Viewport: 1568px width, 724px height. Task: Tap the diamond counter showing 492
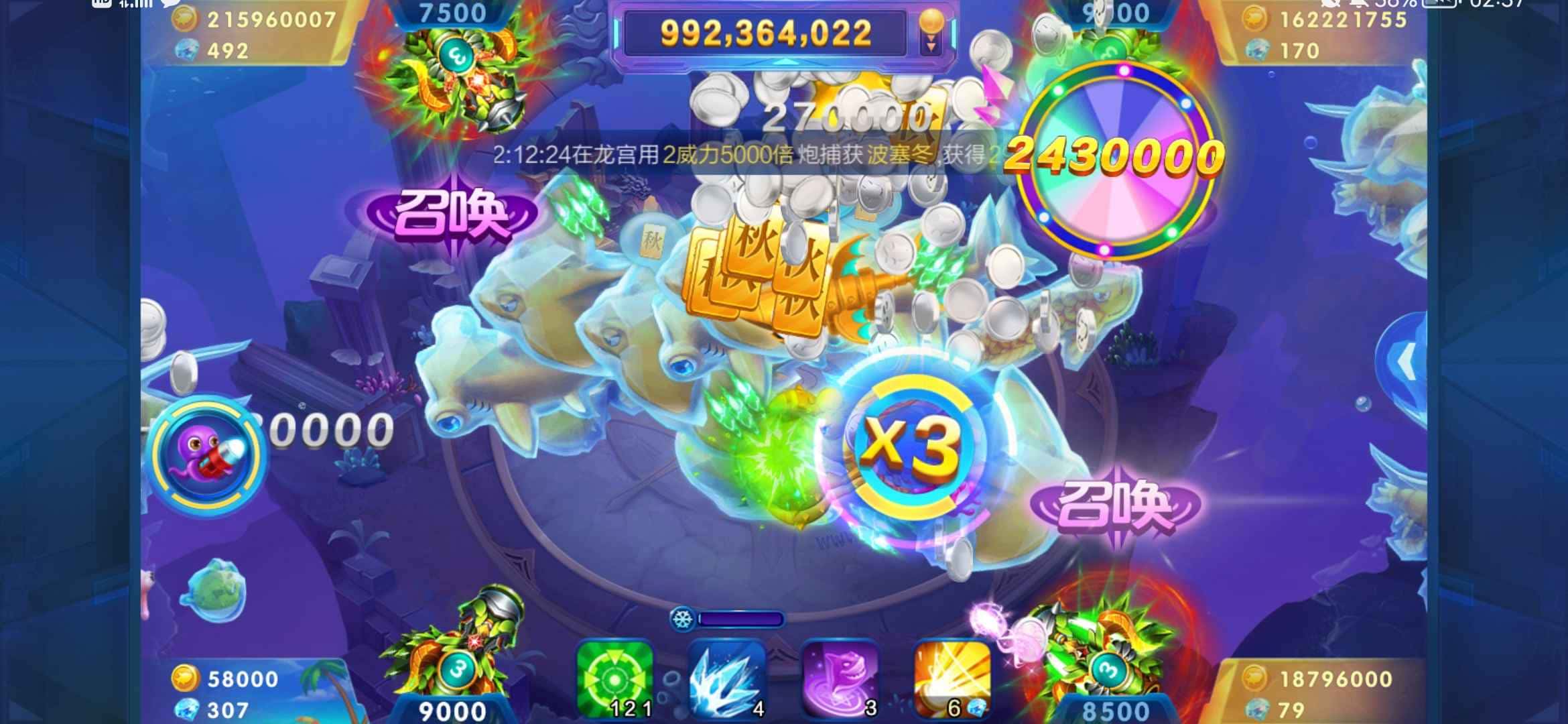(208, 50)
